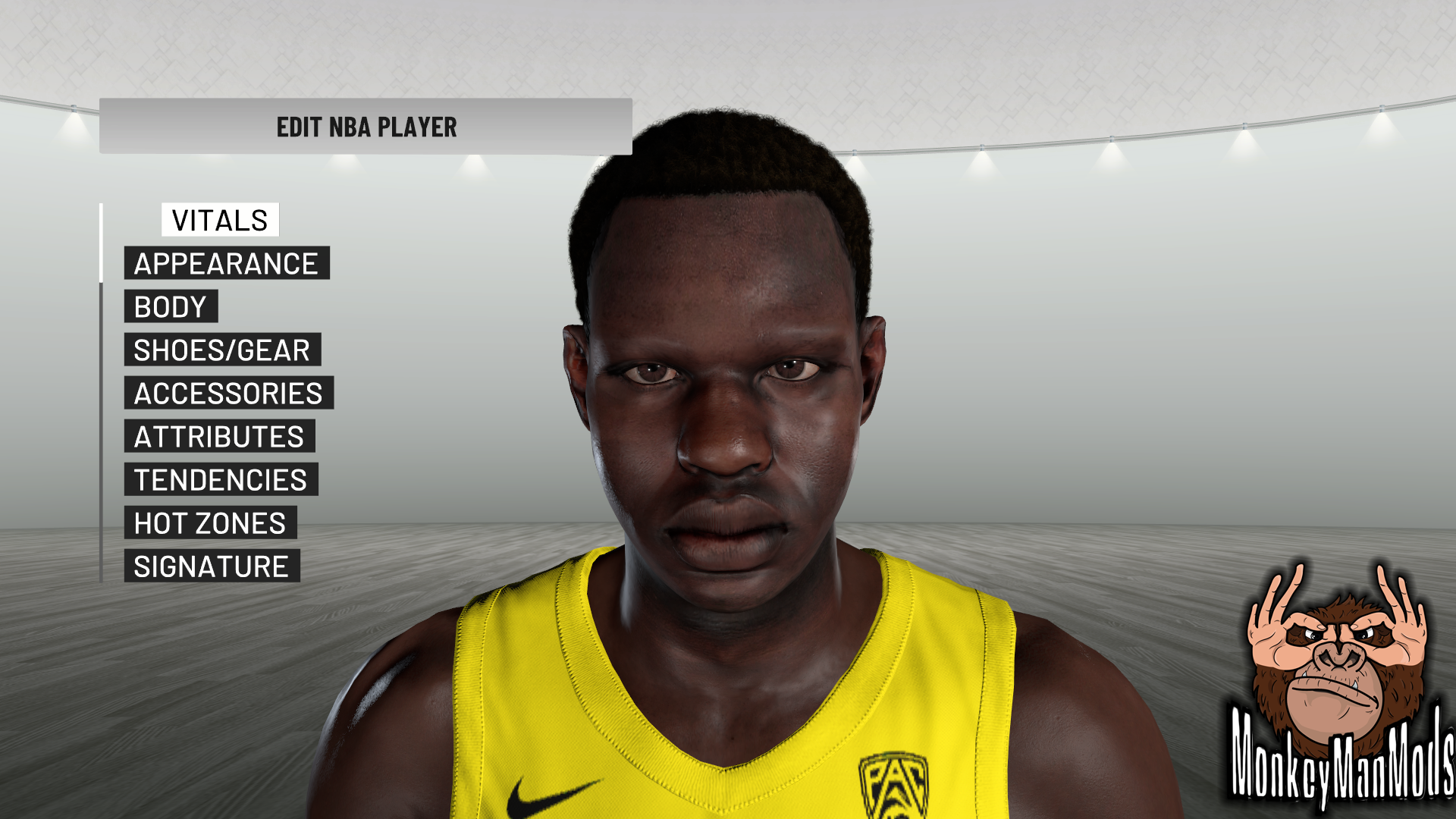Select the Tendencies entry
The image size is (1456, 819).
[221, 479]
